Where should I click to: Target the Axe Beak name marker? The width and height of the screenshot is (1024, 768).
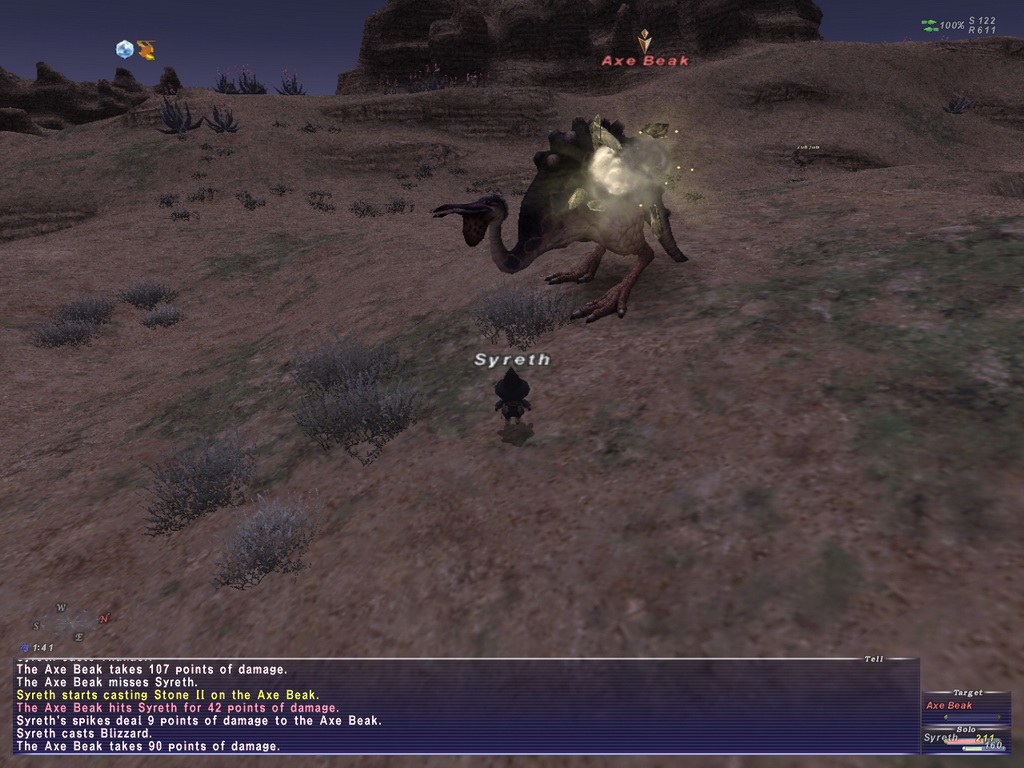pyautogui.click(x=645, y=60)
